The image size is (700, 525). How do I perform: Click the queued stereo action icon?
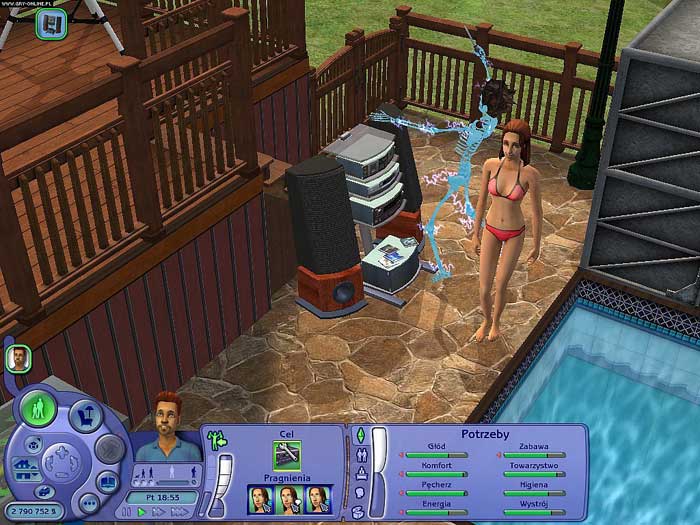point(49,24)
